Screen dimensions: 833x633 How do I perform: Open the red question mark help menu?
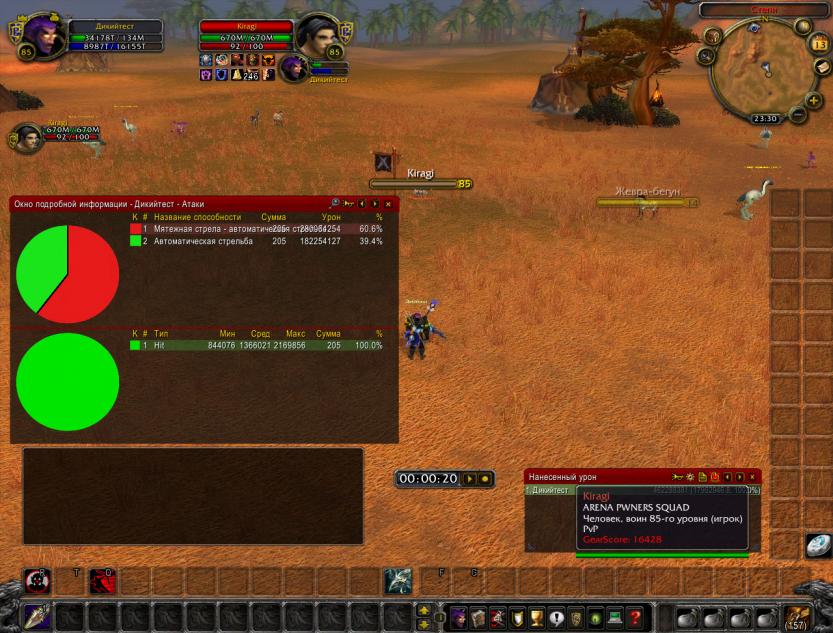point(633,617)
